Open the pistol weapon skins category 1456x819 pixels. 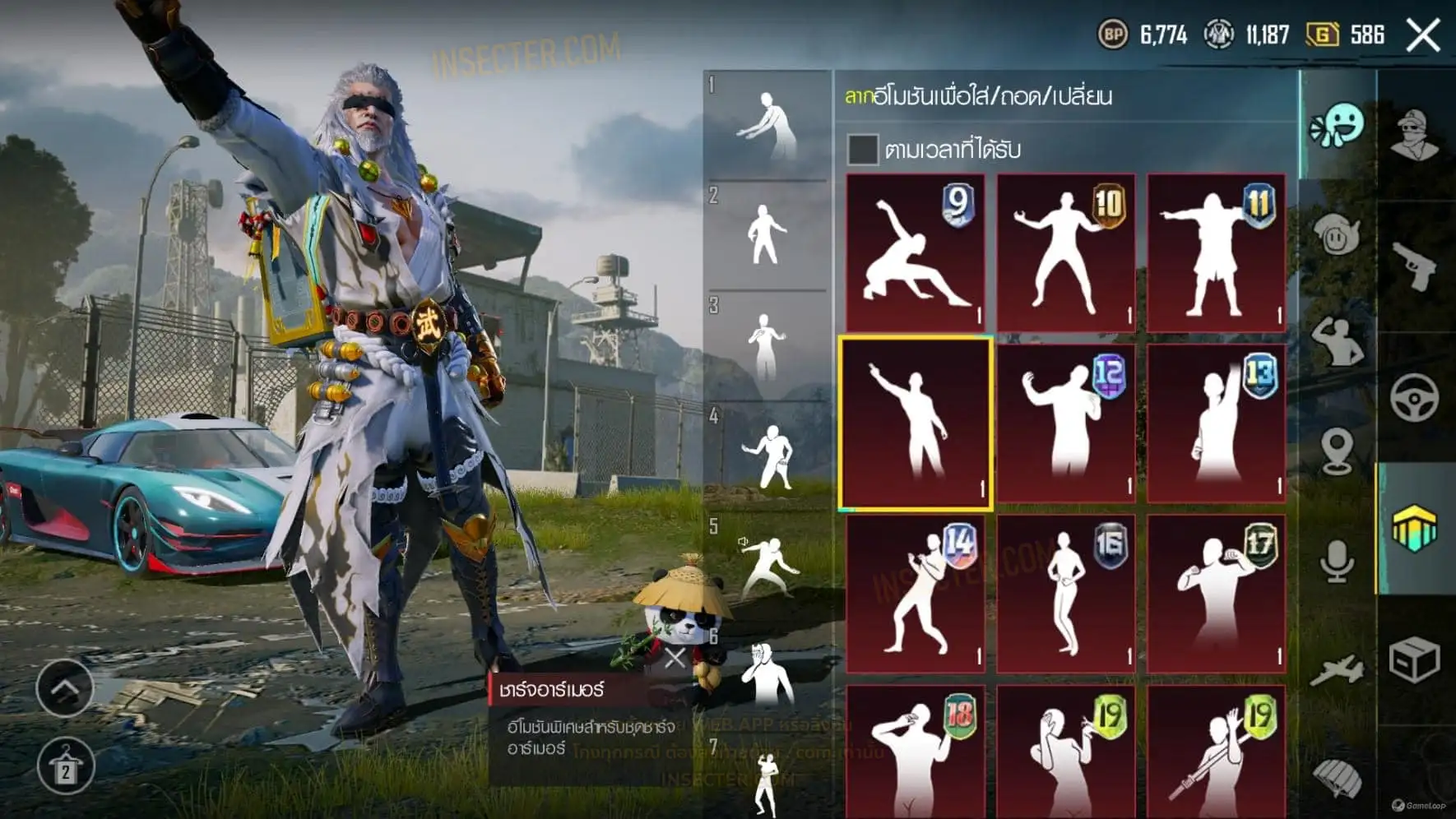1415,266
